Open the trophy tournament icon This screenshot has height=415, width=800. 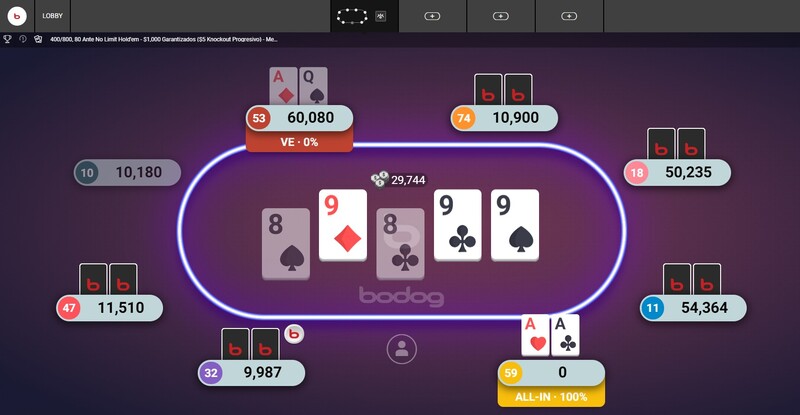[8, 39]
